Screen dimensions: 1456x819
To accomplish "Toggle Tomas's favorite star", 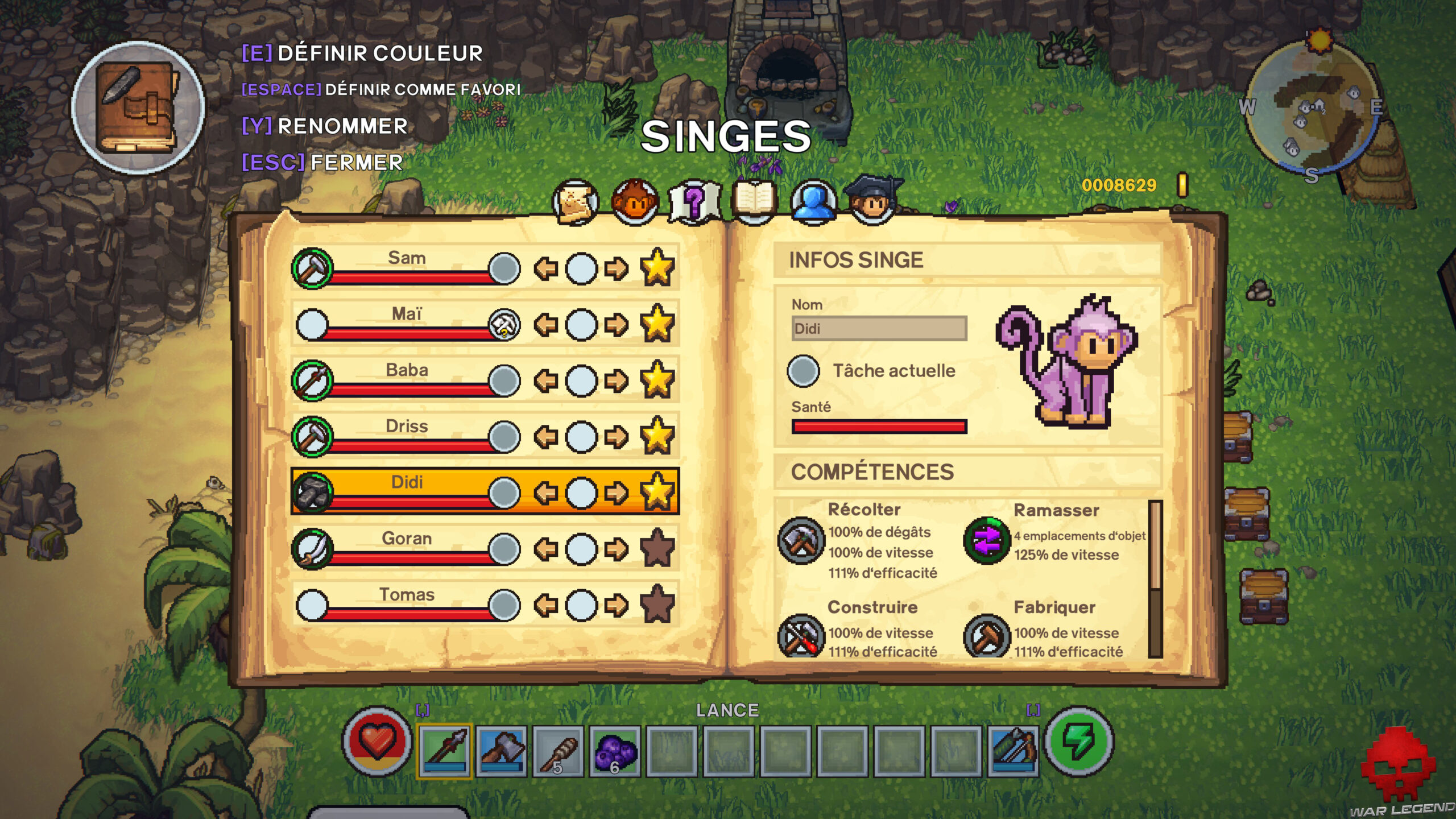I will [657, 604].
